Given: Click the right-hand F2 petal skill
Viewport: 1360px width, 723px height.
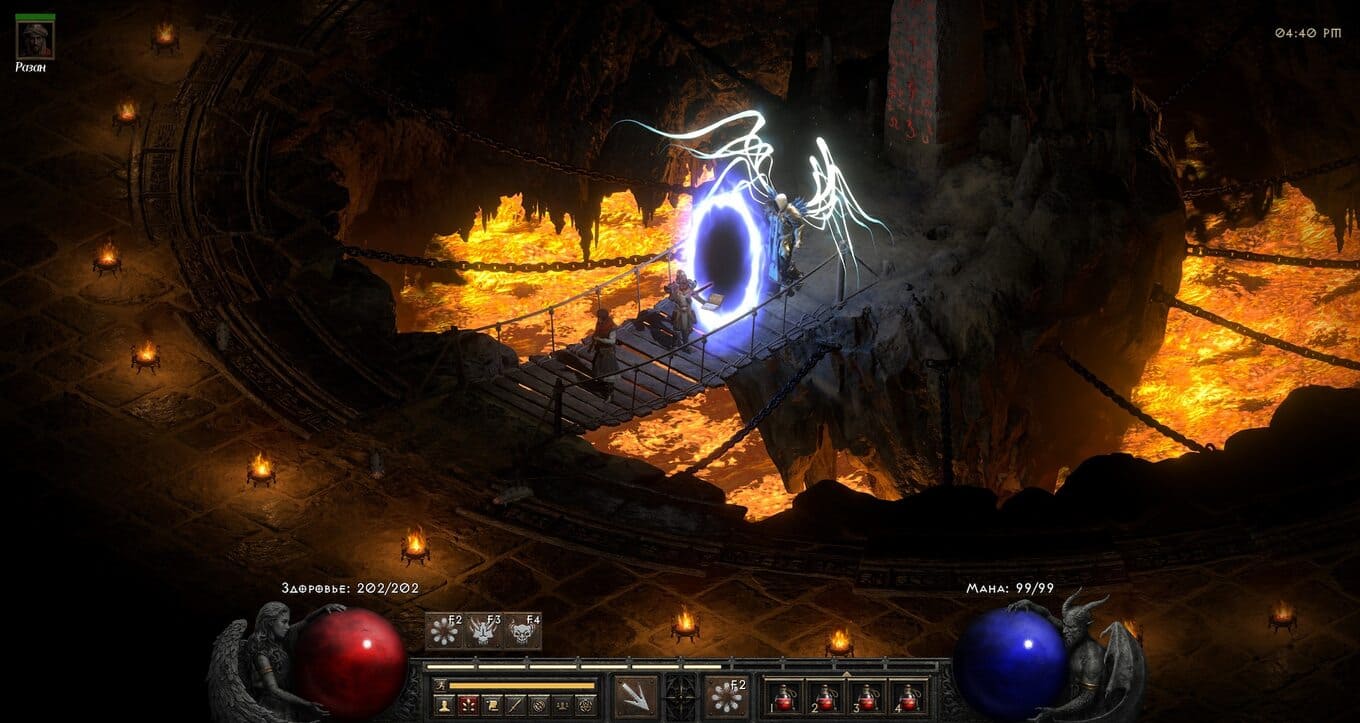Looking at the screenshot, I should (x=726, y=696).
